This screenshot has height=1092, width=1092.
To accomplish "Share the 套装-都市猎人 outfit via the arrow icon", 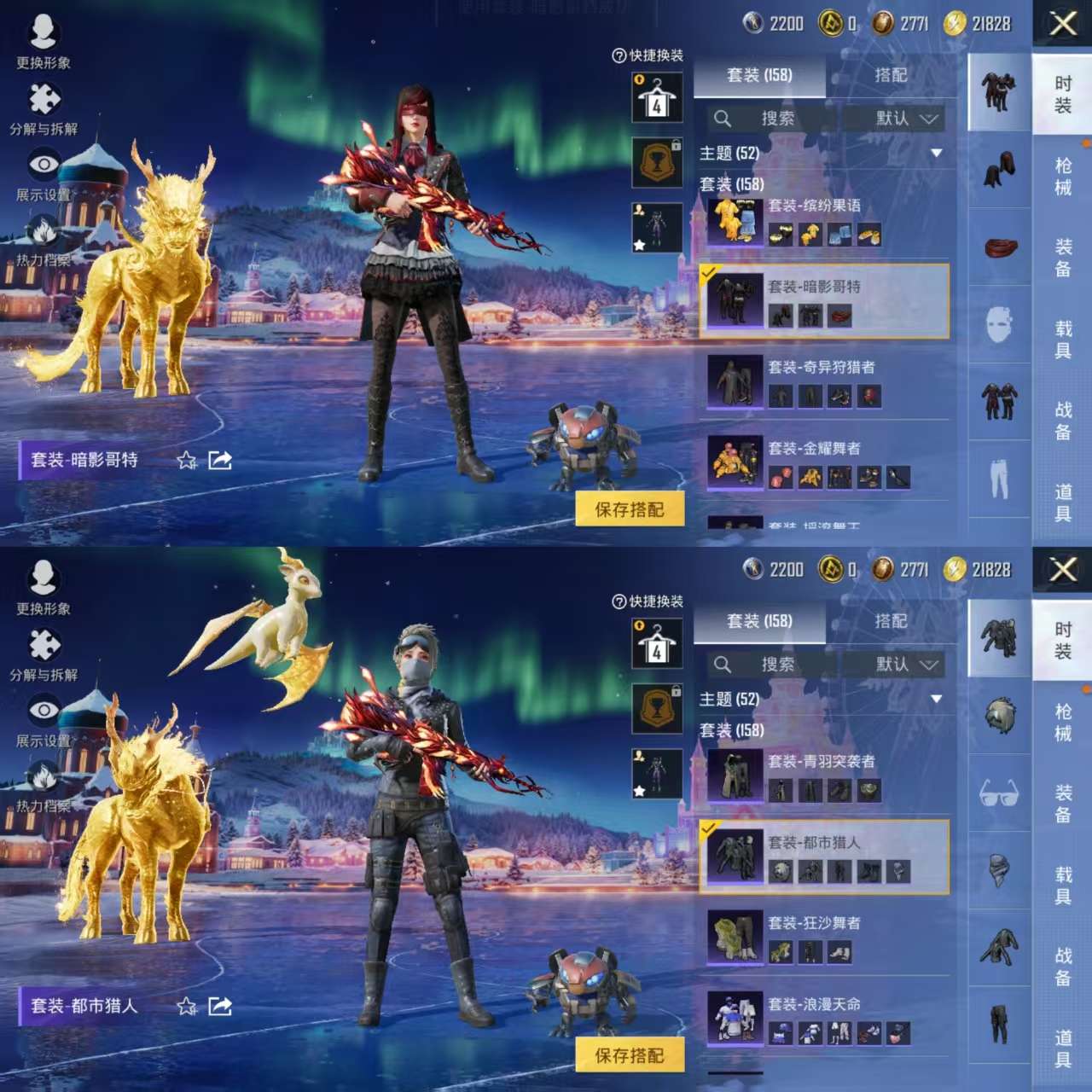I will [x=220, y=1007].
